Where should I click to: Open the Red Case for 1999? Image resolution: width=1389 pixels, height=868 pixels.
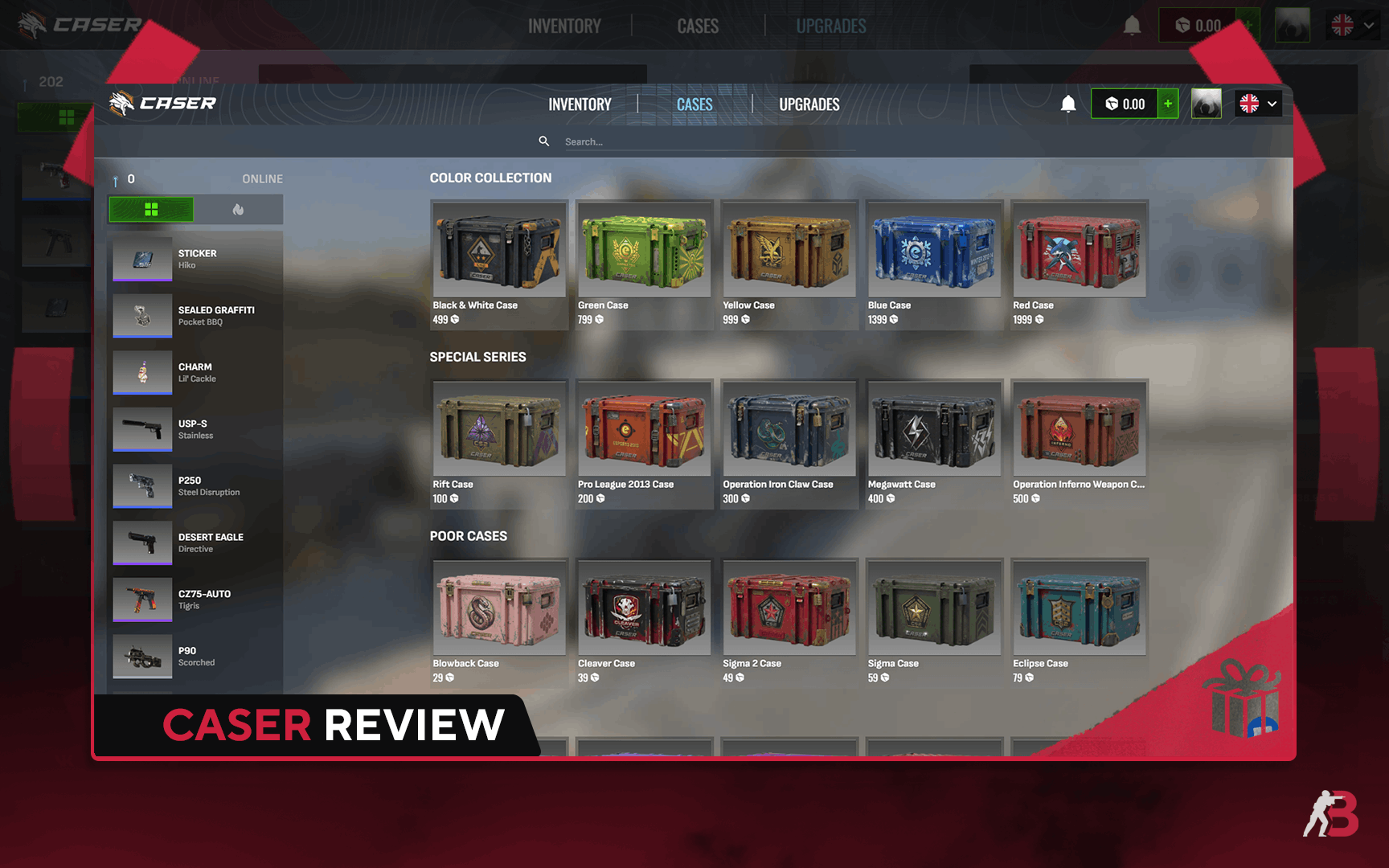click(x=1079, y=264)
